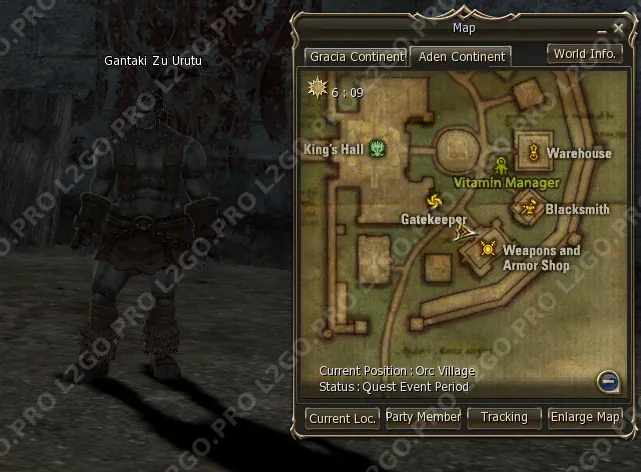Switch to the Gracia Continent tab
Screen dimensions: 641x472
click(x=355, y=57)
